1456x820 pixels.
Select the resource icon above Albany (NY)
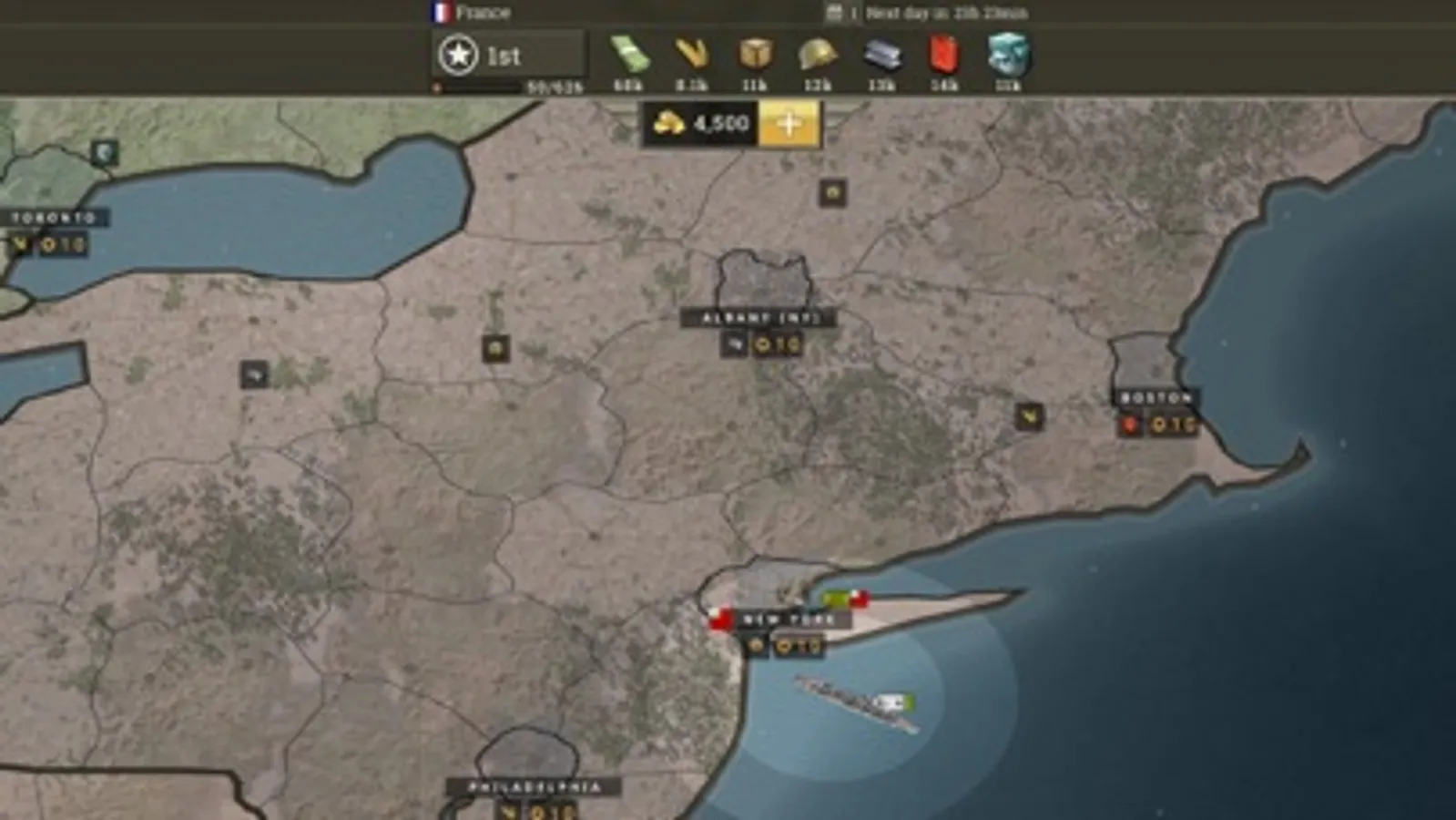832,194
